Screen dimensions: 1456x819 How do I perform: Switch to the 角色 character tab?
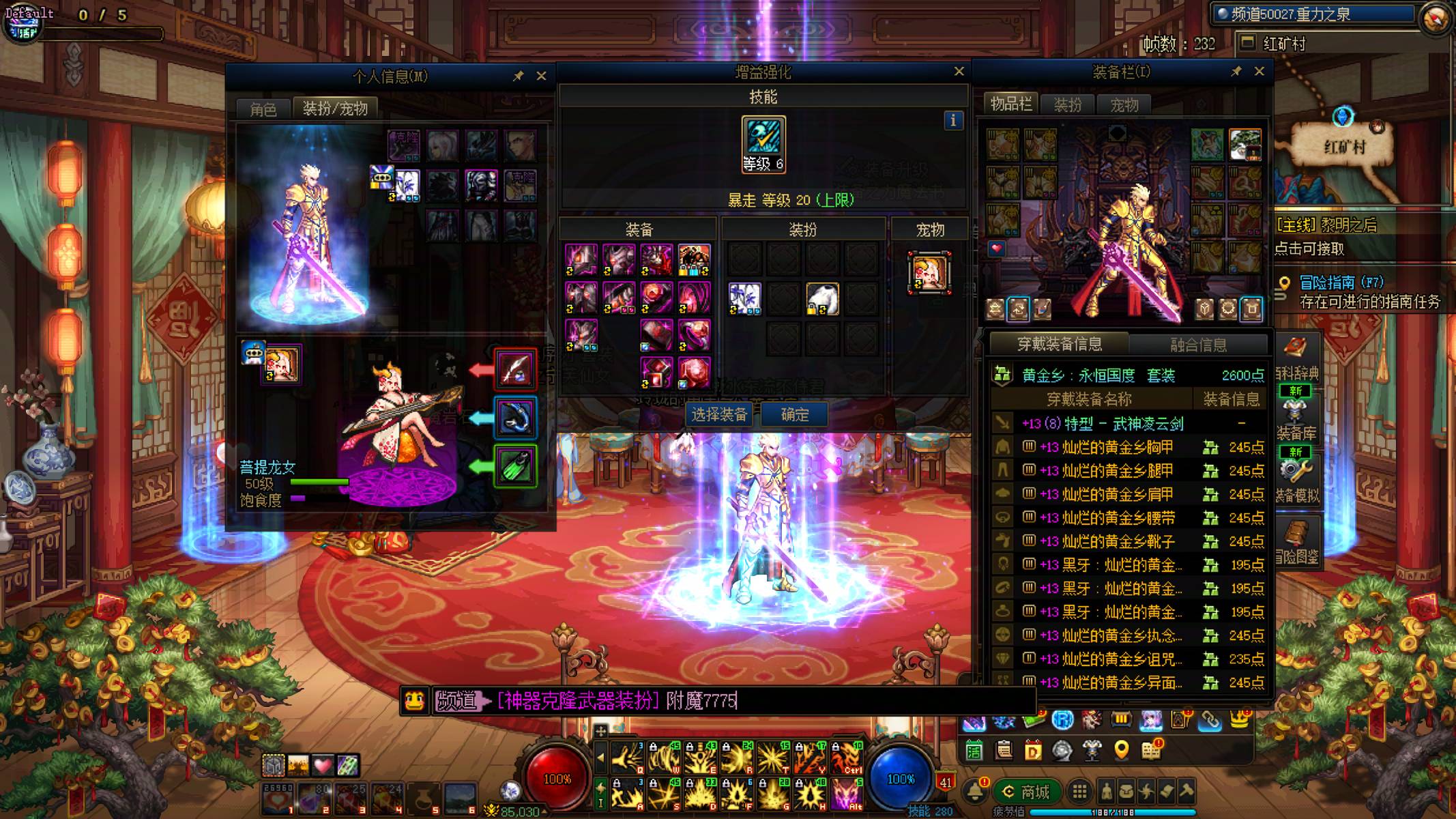tap(263, 109)
